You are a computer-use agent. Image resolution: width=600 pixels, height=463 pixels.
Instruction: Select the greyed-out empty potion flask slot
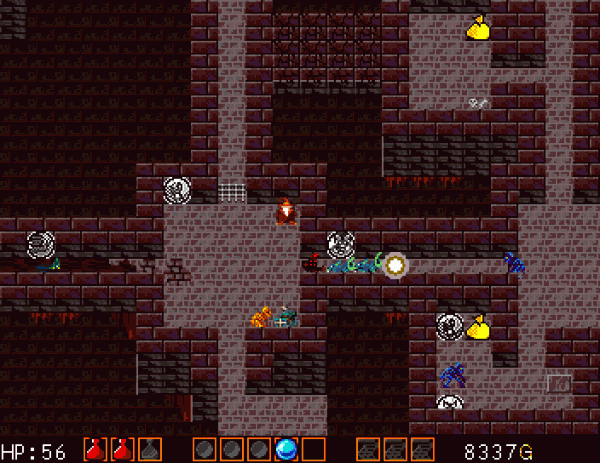pyautogui.click(x=150, y=450)
